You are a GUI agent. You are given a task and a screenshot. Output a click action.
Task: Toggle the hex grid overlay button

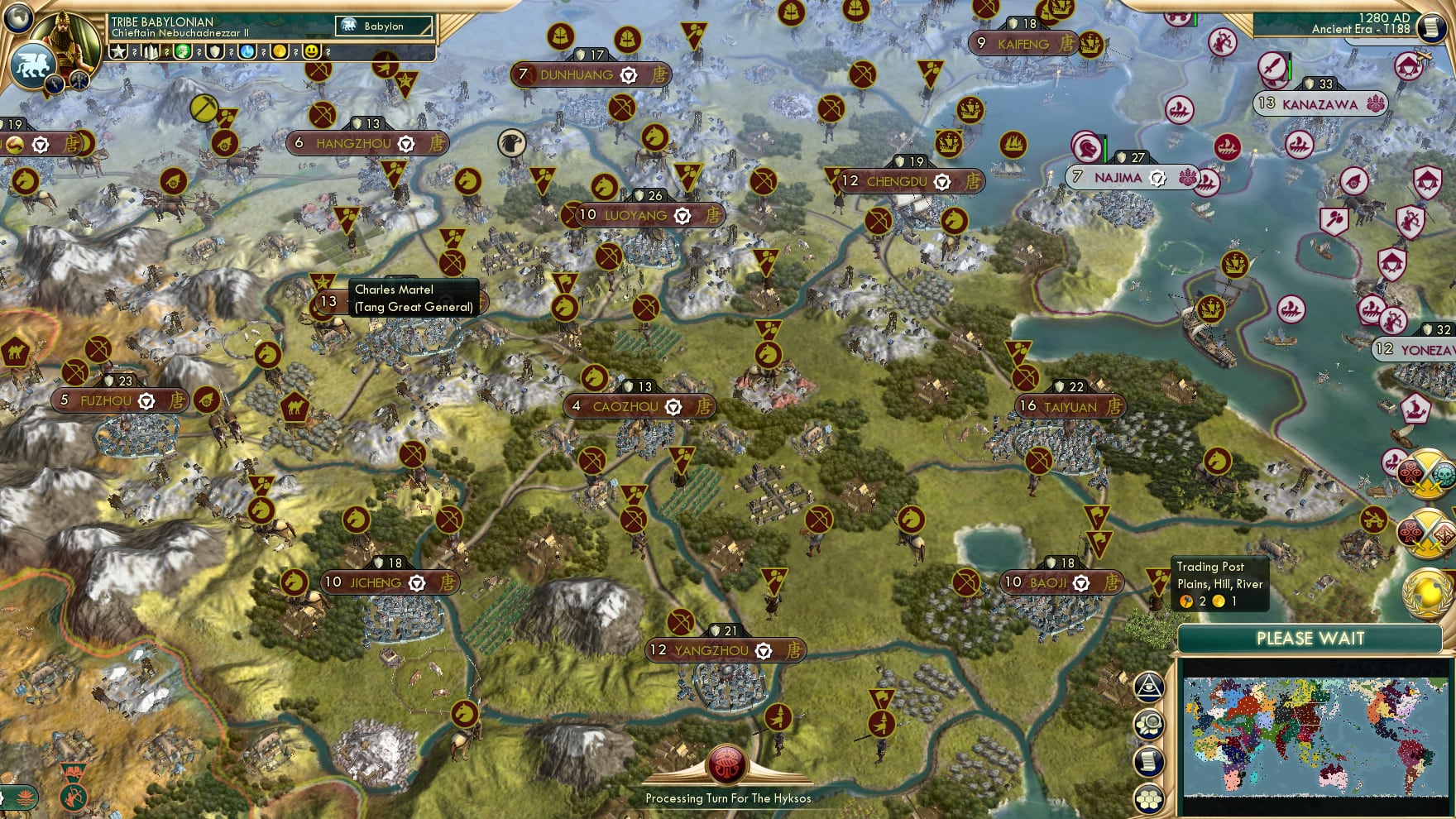tap(1149, 797)
